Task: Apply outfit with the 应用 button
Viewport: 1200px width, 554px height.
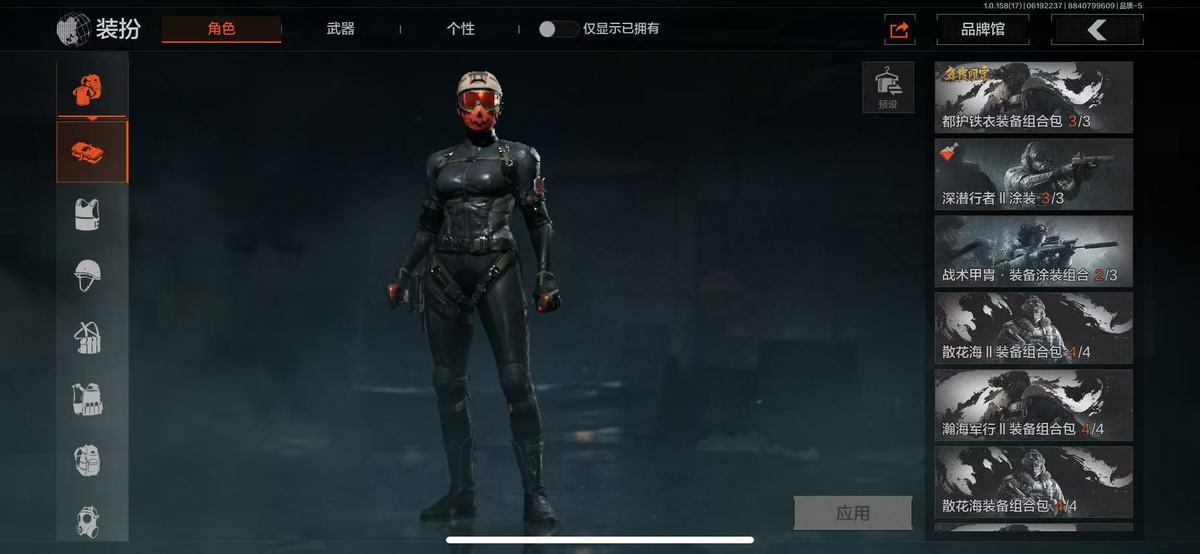Action: coord(852,513)
